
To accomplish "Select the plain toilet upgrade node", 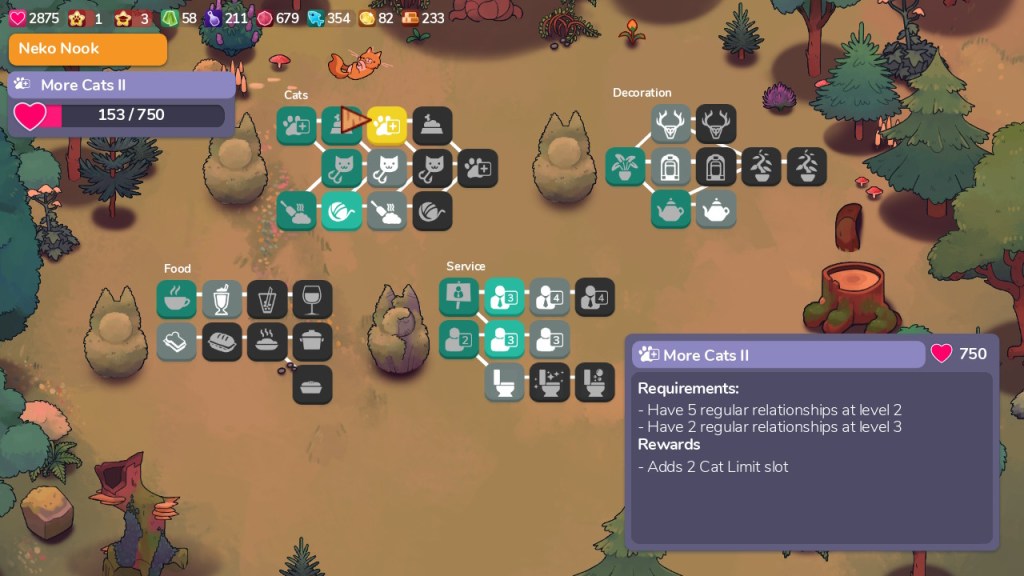I will coord(504,381).
